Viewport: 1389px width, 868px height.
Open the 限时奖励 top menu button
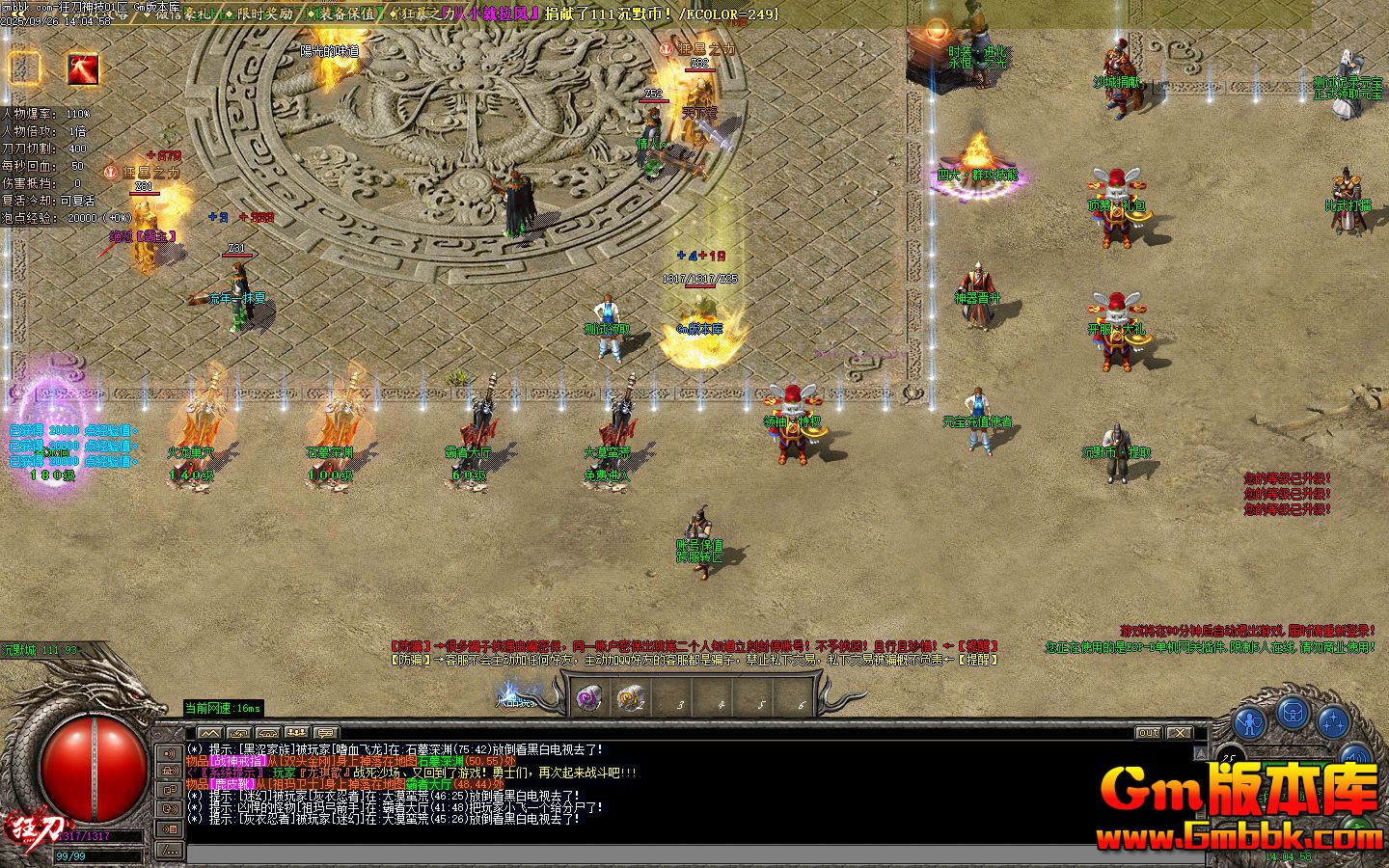pos(263,14)
